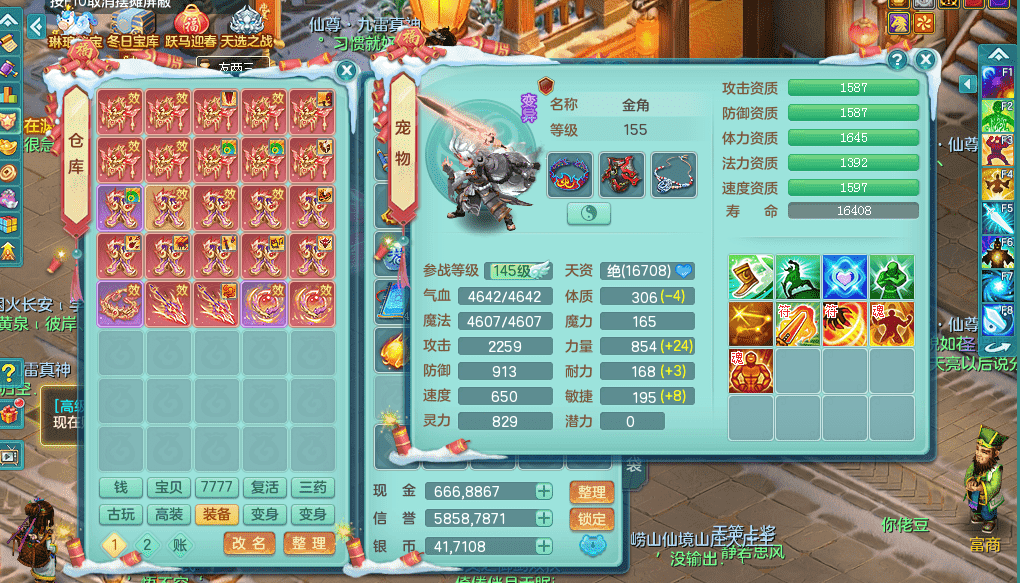Sort warehouse with the 整理 button

pyautogui.click(x=308, y=543)
